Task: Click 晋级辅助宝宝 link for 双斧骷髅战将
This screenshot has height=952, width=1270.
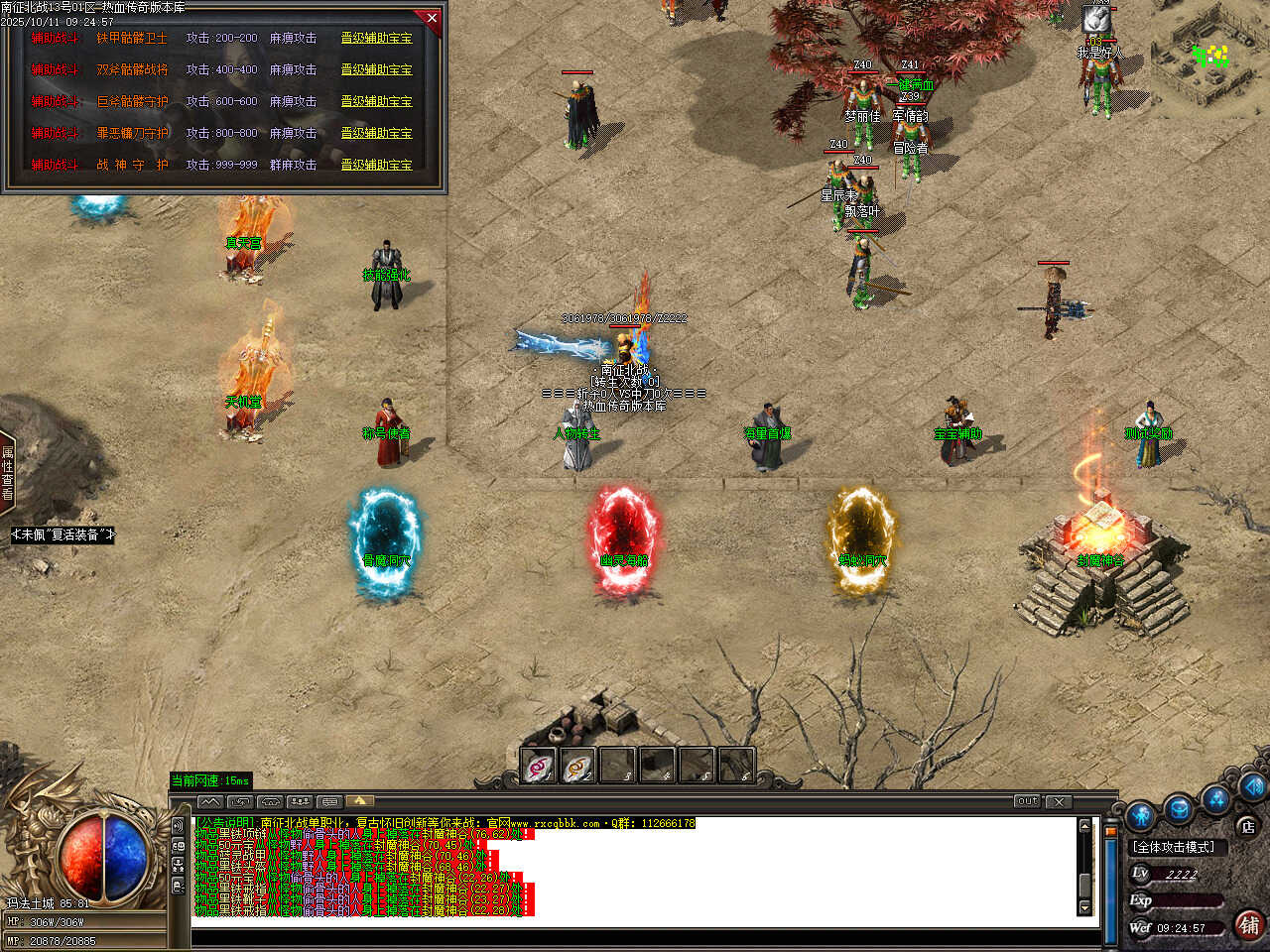Action: tap(376, 69)
